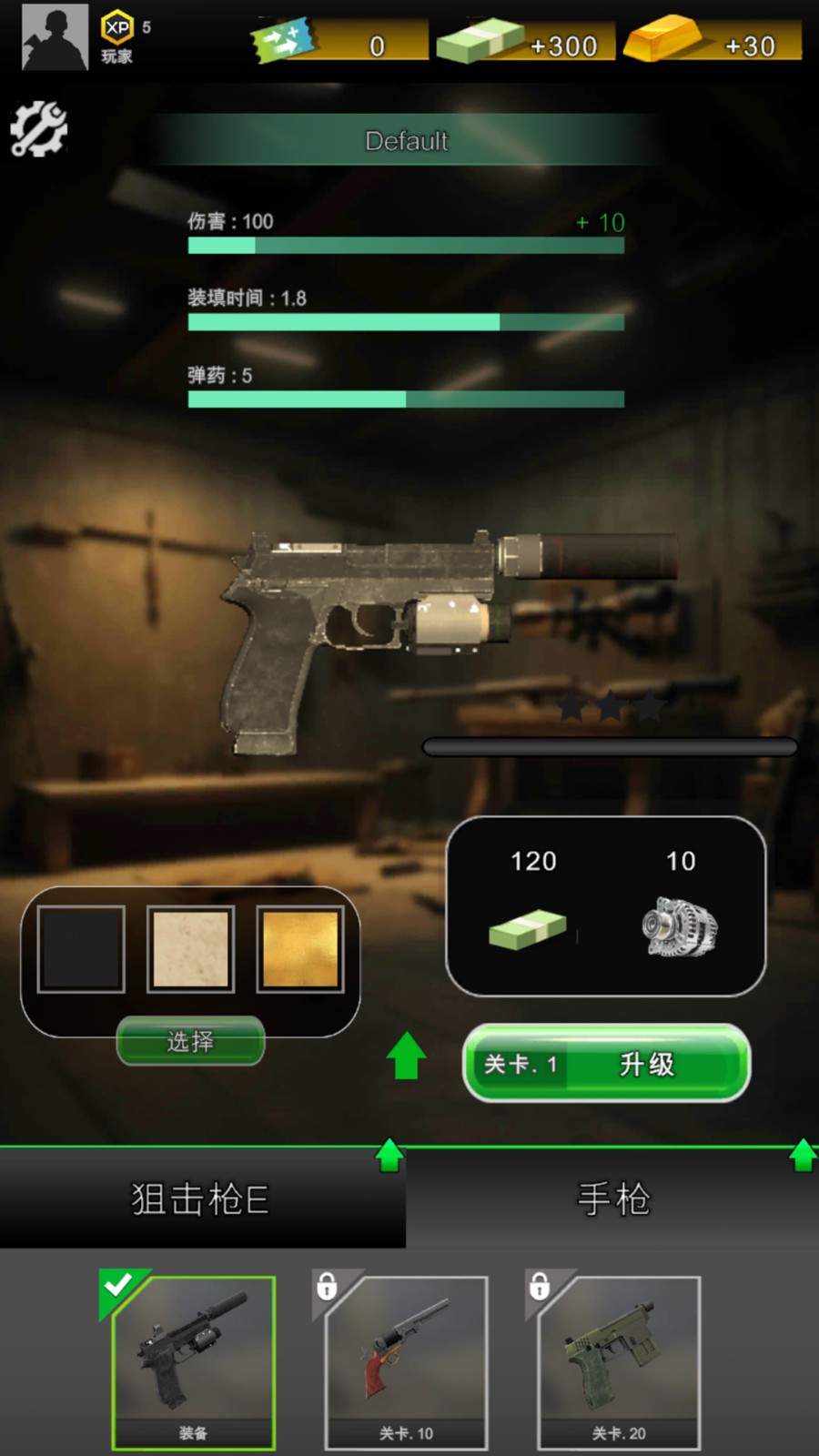Image resolution: width=819 pixels, height=1456 pixels.
Task: Upgrade the pistol with 升级 button
Action: pyautogui.click(x=607, y=1063)
